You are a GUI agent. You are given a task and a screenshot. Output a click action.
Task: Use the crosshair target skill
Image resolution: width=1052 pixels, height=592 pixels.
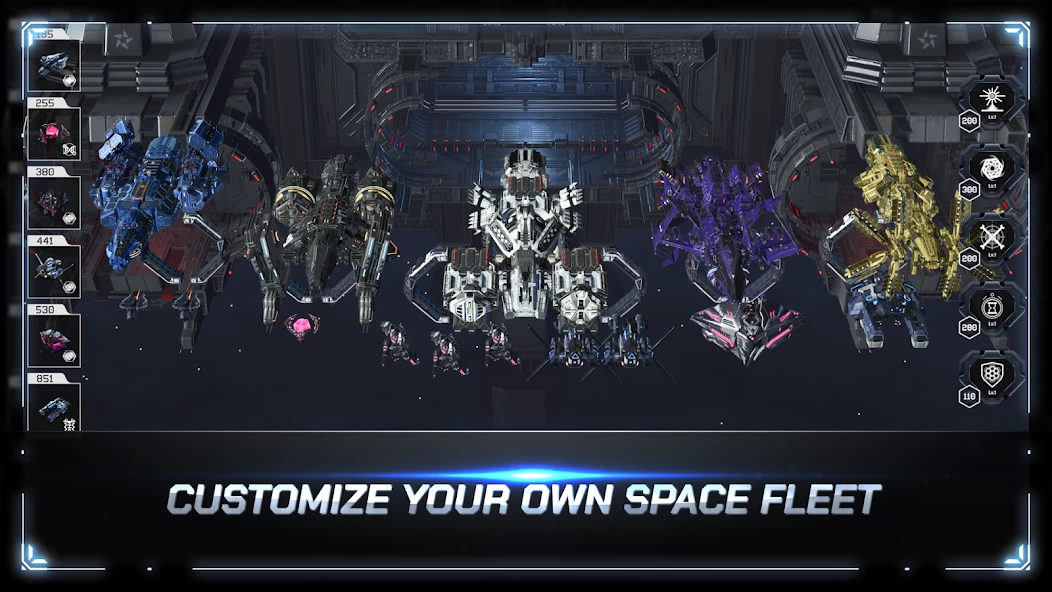(x=992, y=237)
